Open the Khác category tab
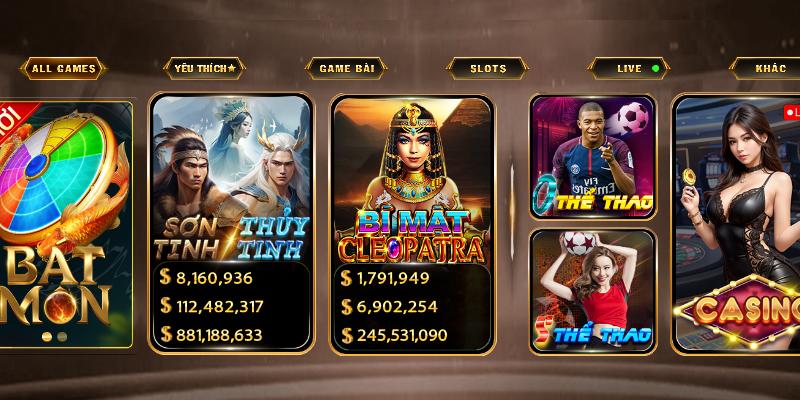 [770, 69]
